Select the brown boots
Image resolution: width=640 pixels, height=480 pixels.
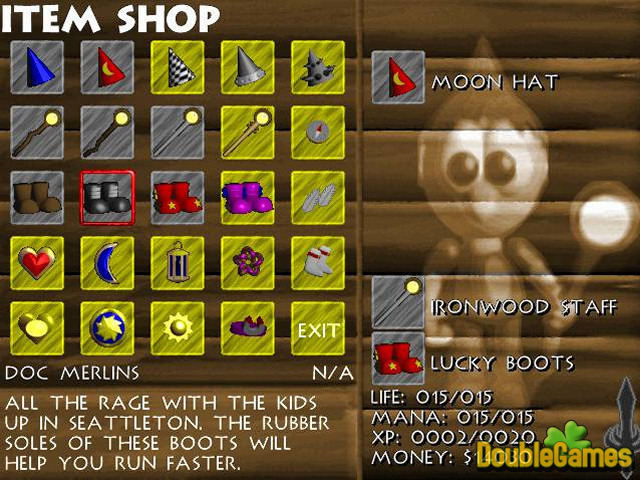click(x=37, y=197)
